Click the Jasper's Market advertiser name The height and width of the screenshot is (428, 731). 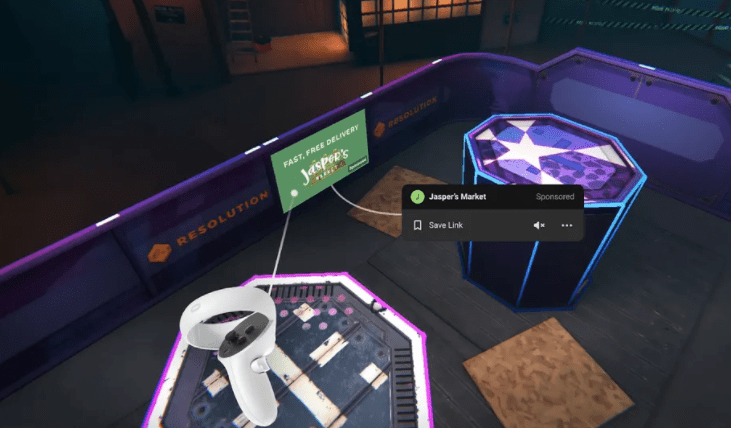coord(457,198)
